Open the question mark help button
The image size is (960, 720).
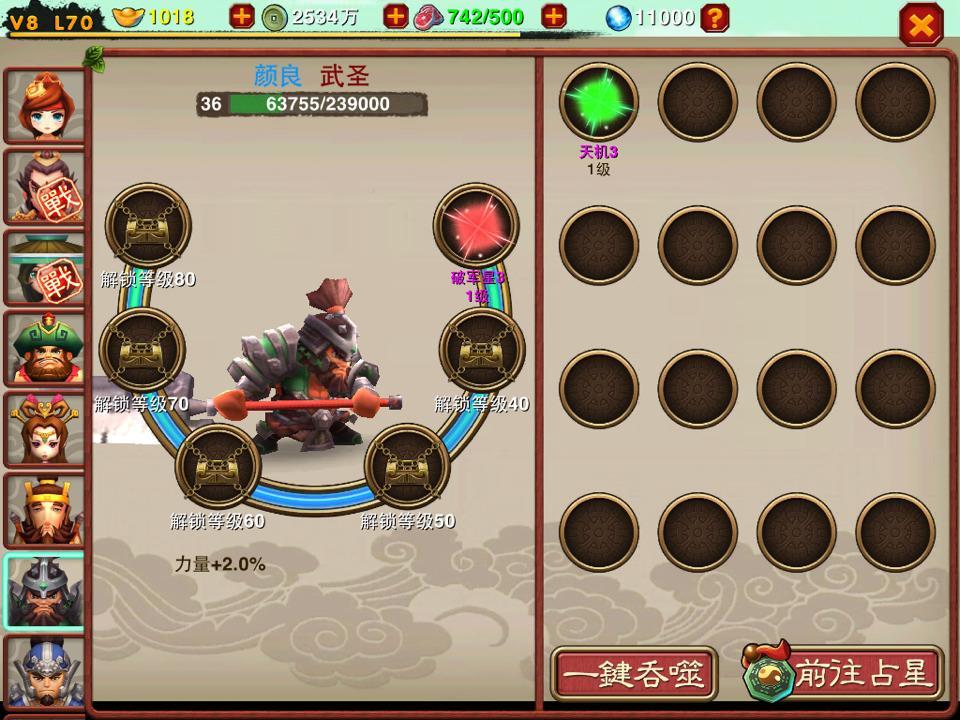(x=714, y=17)
